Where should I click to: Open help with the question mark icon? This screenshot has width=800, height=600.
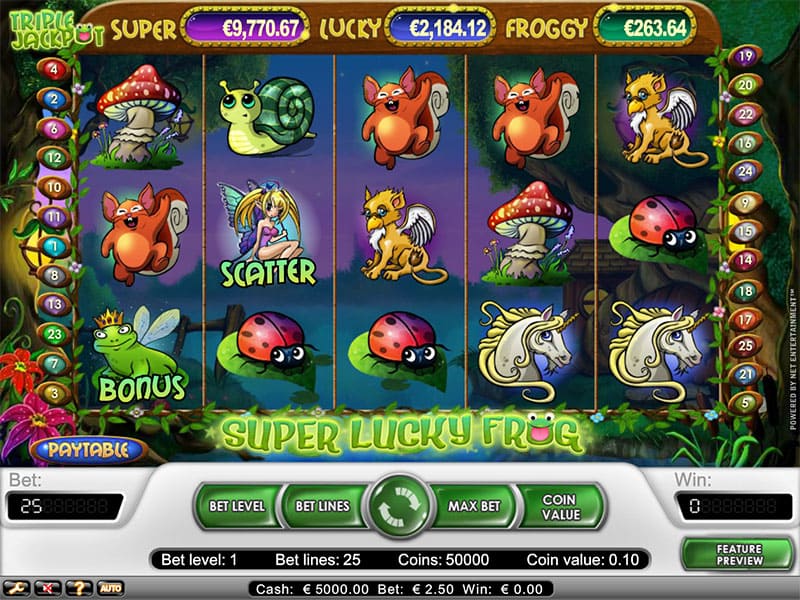[x=76, y=588]
